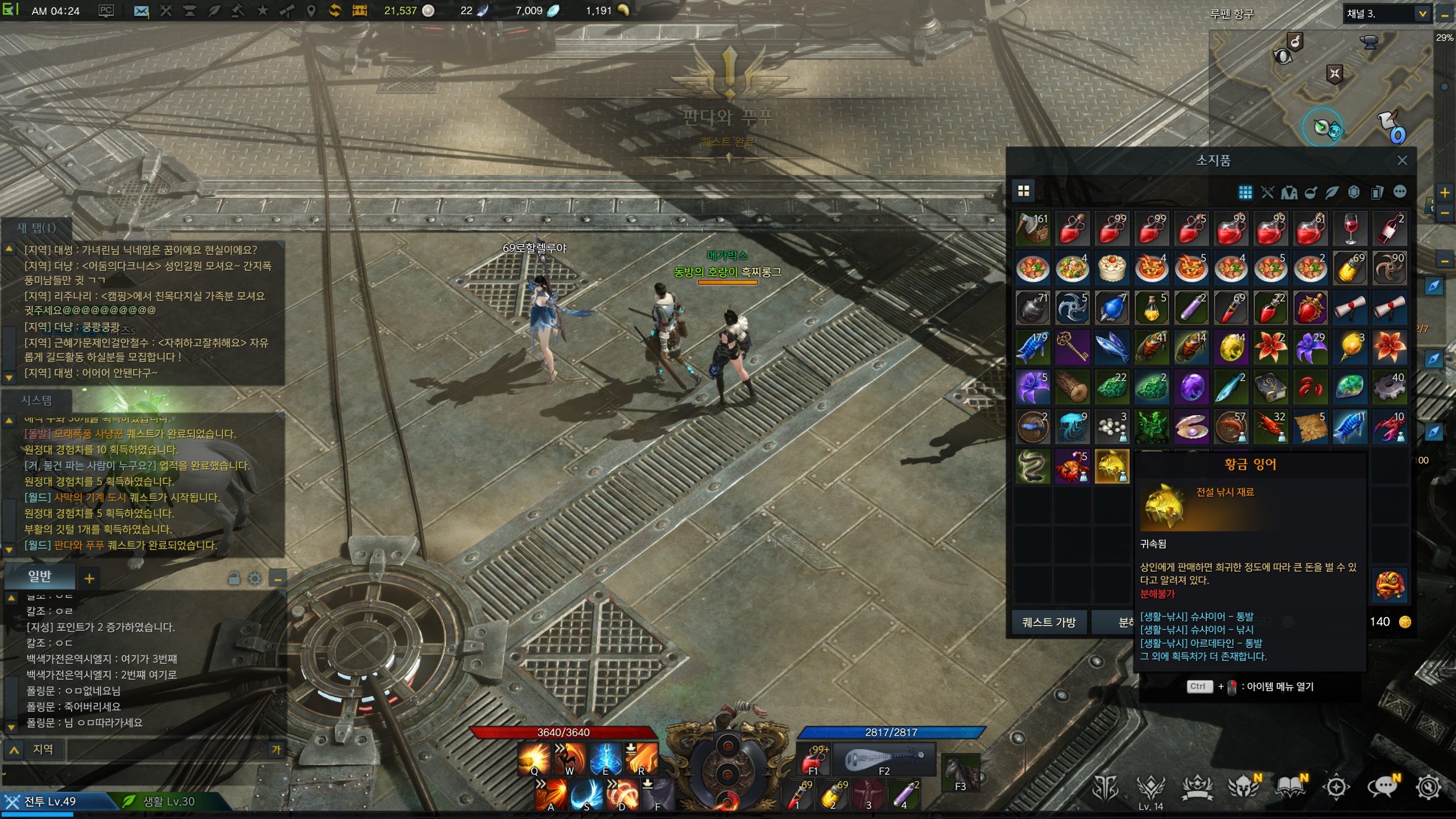Minimize the chat window with minus button
Image resolution: width=1456 pixels, height=819 pixels.
pos(278,580)
